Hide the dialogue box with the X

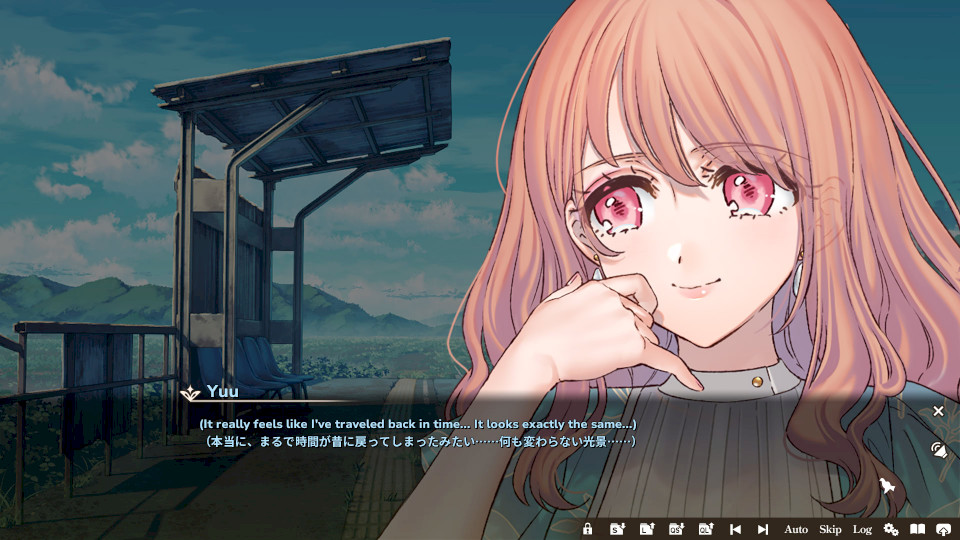(x=938, y=411)
